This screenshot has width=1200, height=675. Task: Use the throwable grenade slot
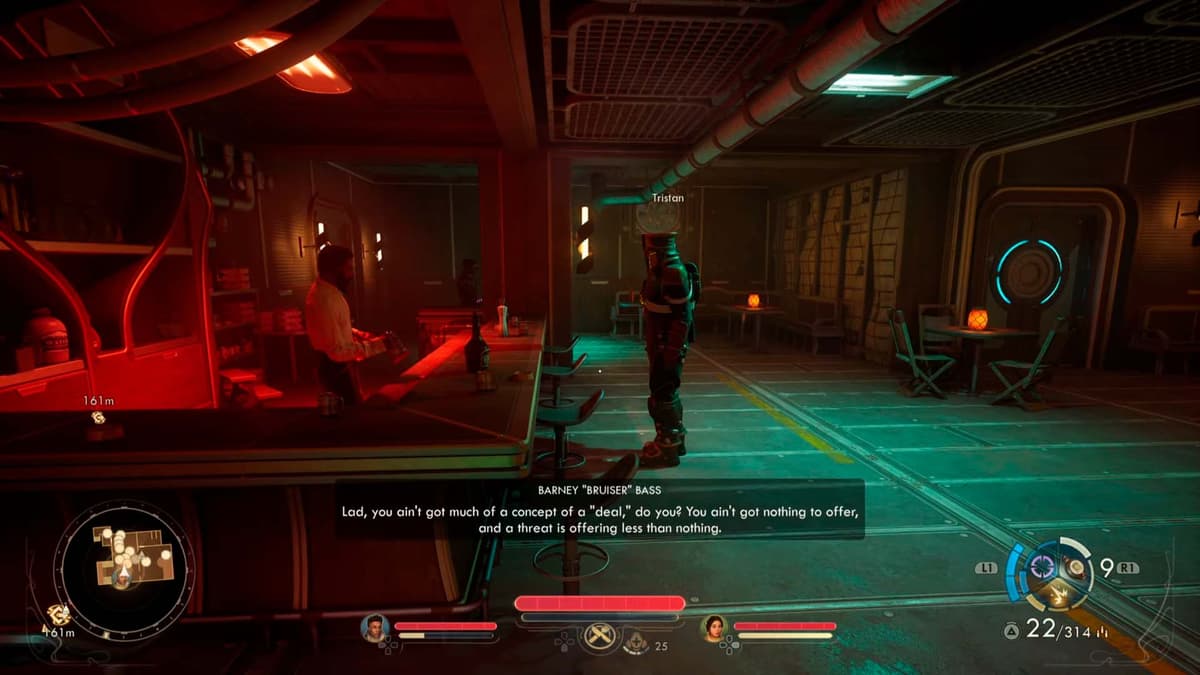[1076, 567]
